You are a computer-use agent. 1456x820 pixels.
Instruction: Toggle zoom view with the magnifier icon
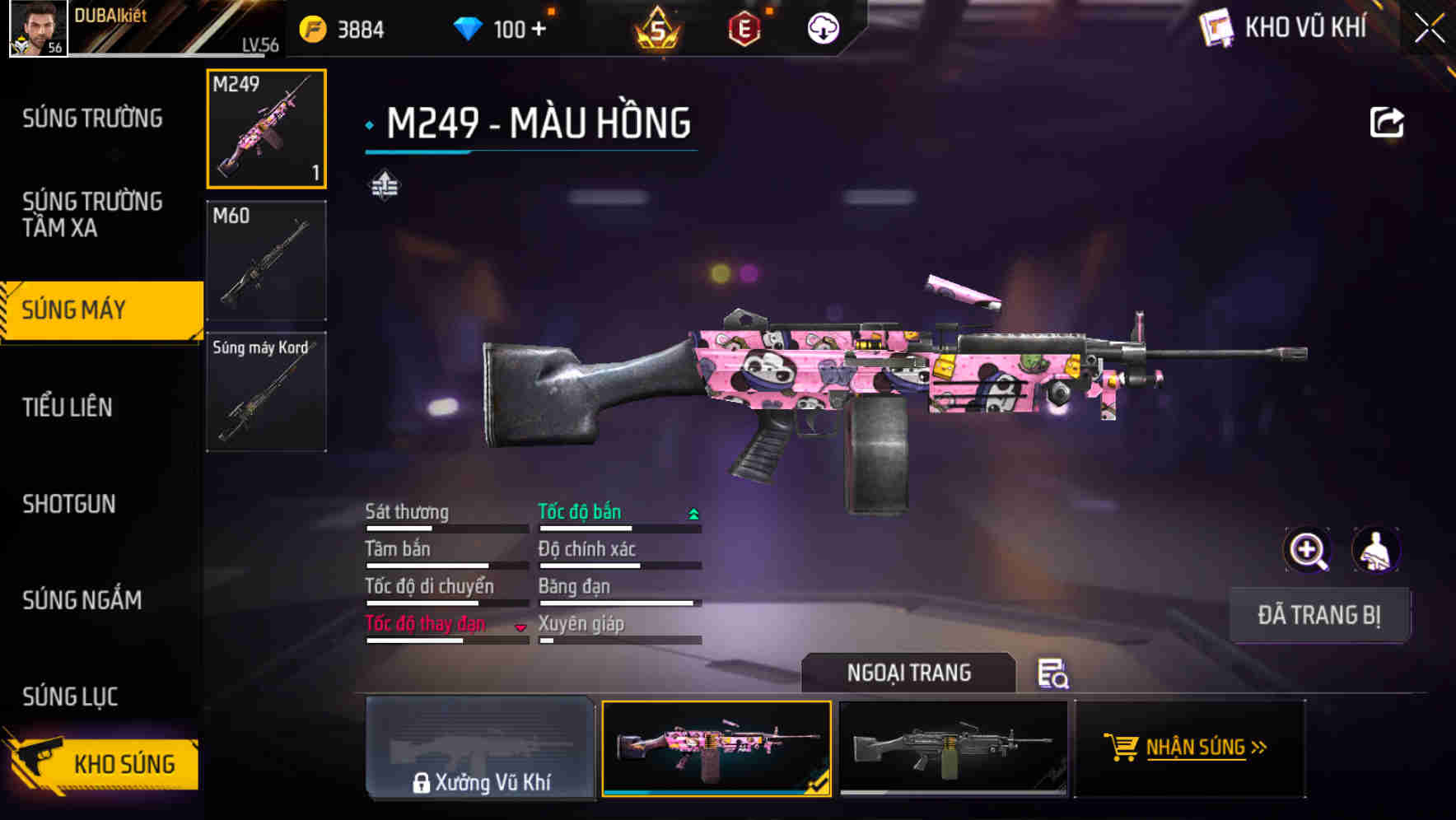1306,550
